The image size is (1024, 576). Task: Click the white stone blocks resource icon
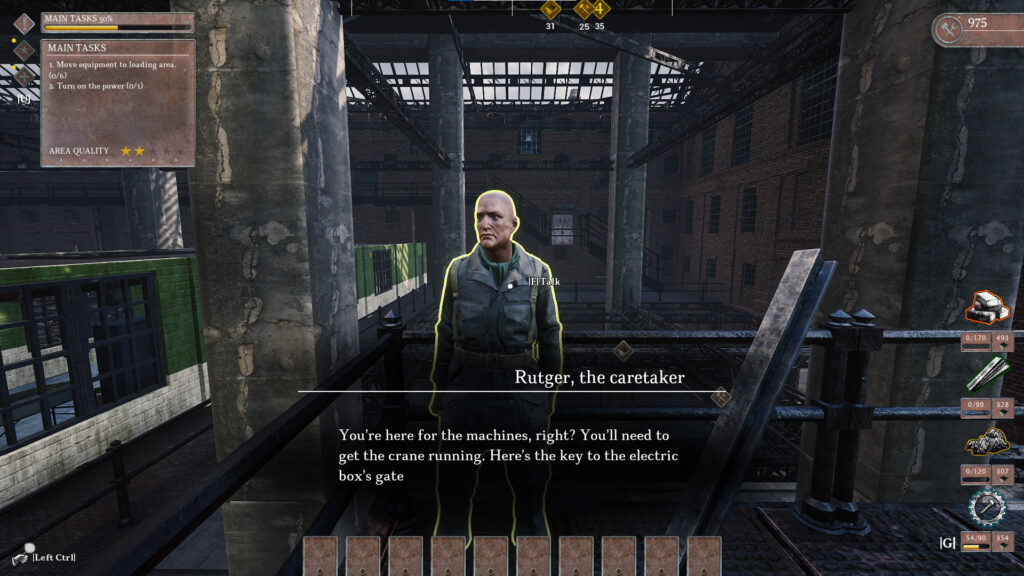click(987, 309)
